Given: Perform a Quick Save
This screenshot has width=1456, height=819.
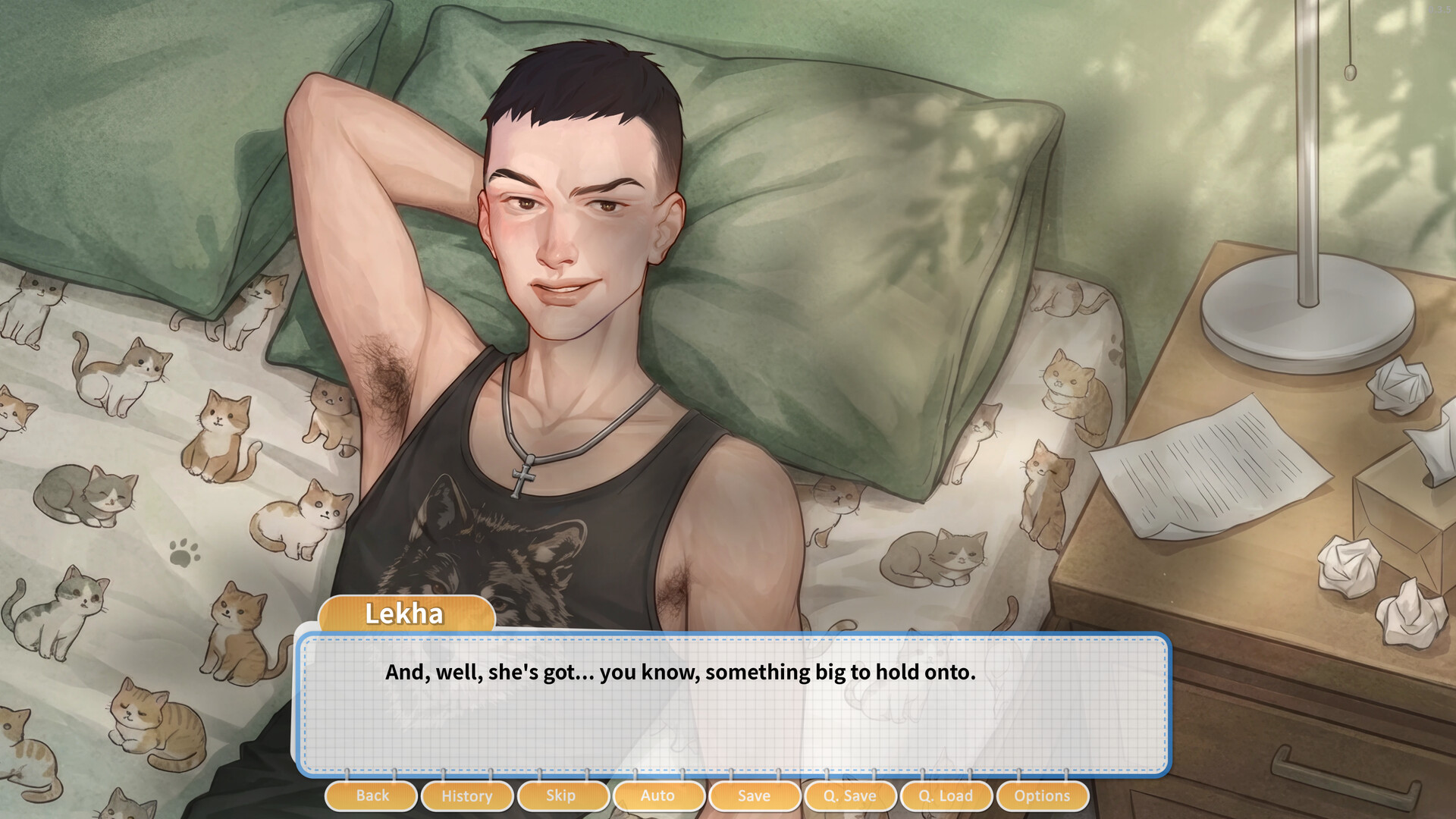Looking at the screenshot, I should point(850,795).
